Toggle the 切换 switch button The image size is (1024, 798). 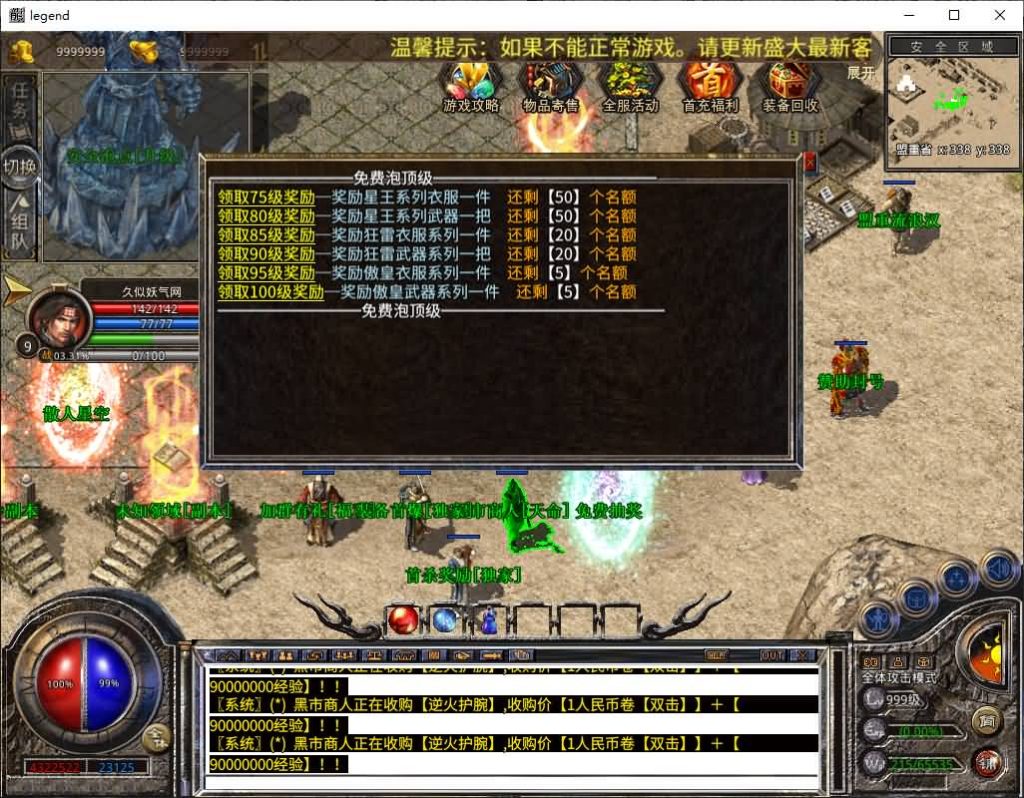pyautogui.click(x=20, y=167)
